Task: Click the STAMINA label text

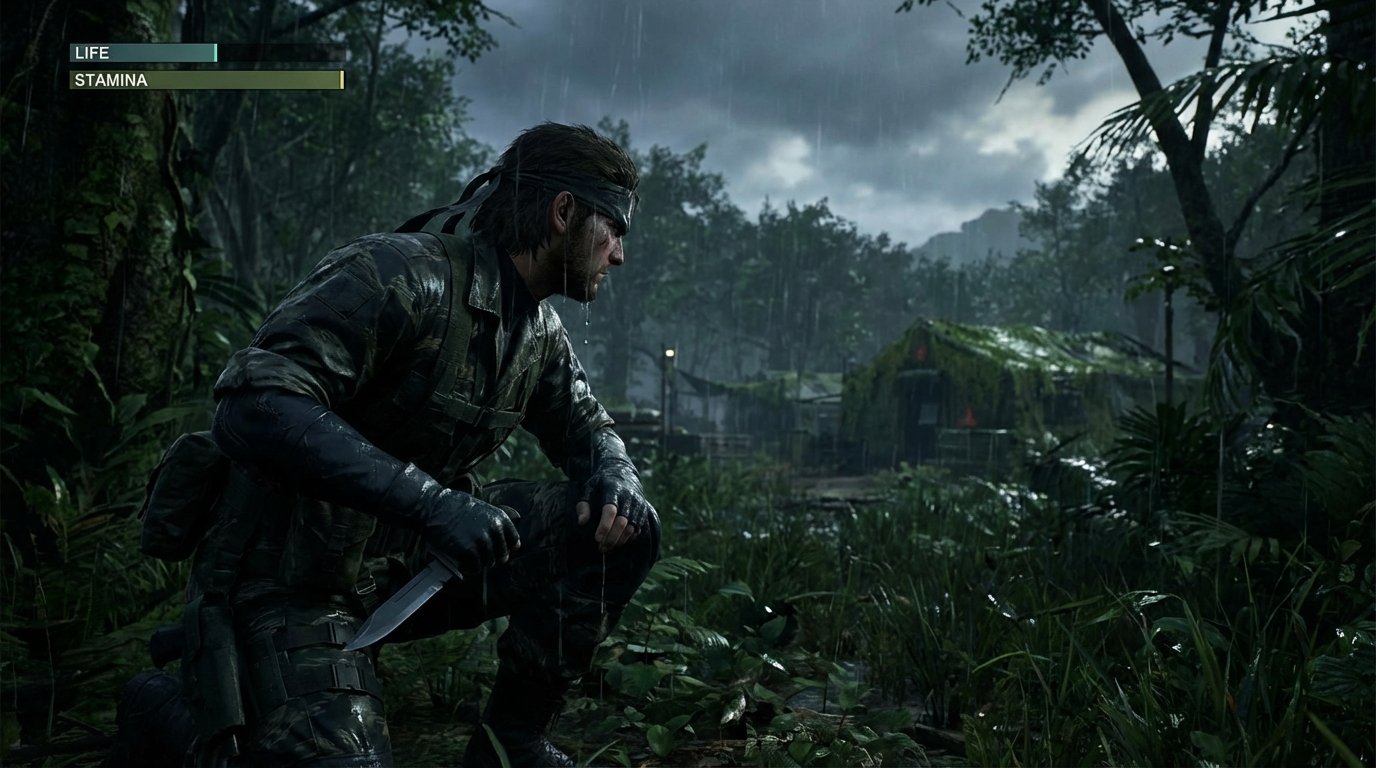Action: tap(112, 80)
